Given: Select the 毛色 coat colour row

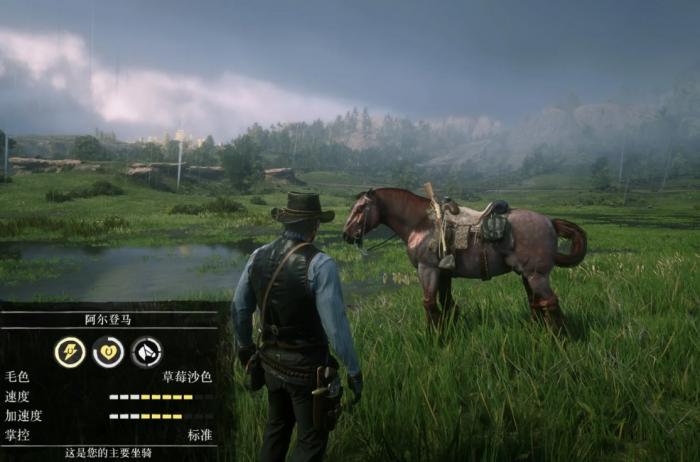Looking at the screenshot, I should [x=108, y=377].
